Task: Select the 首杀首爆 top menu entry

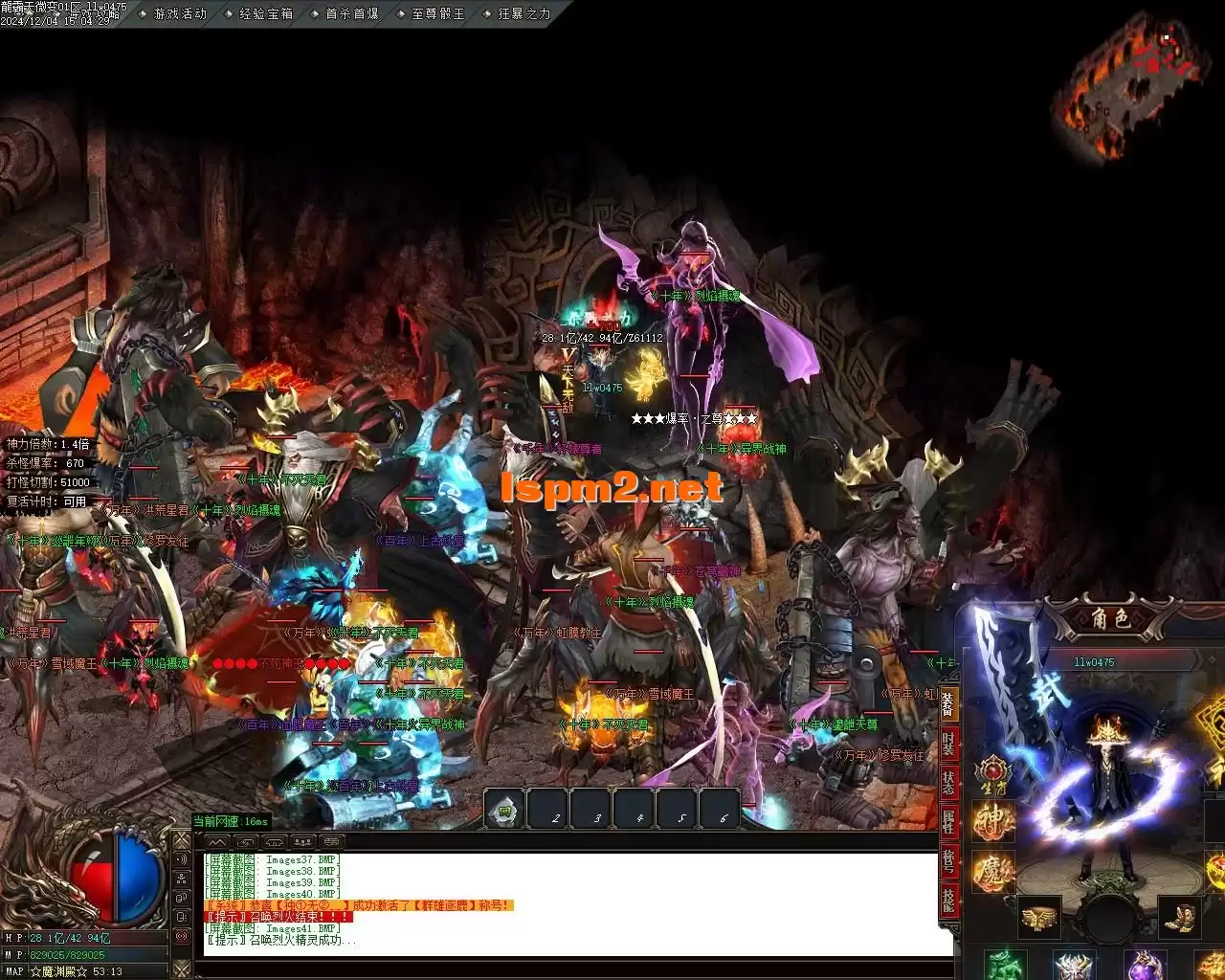Action: pyautogui.click(x=352, y=13)
